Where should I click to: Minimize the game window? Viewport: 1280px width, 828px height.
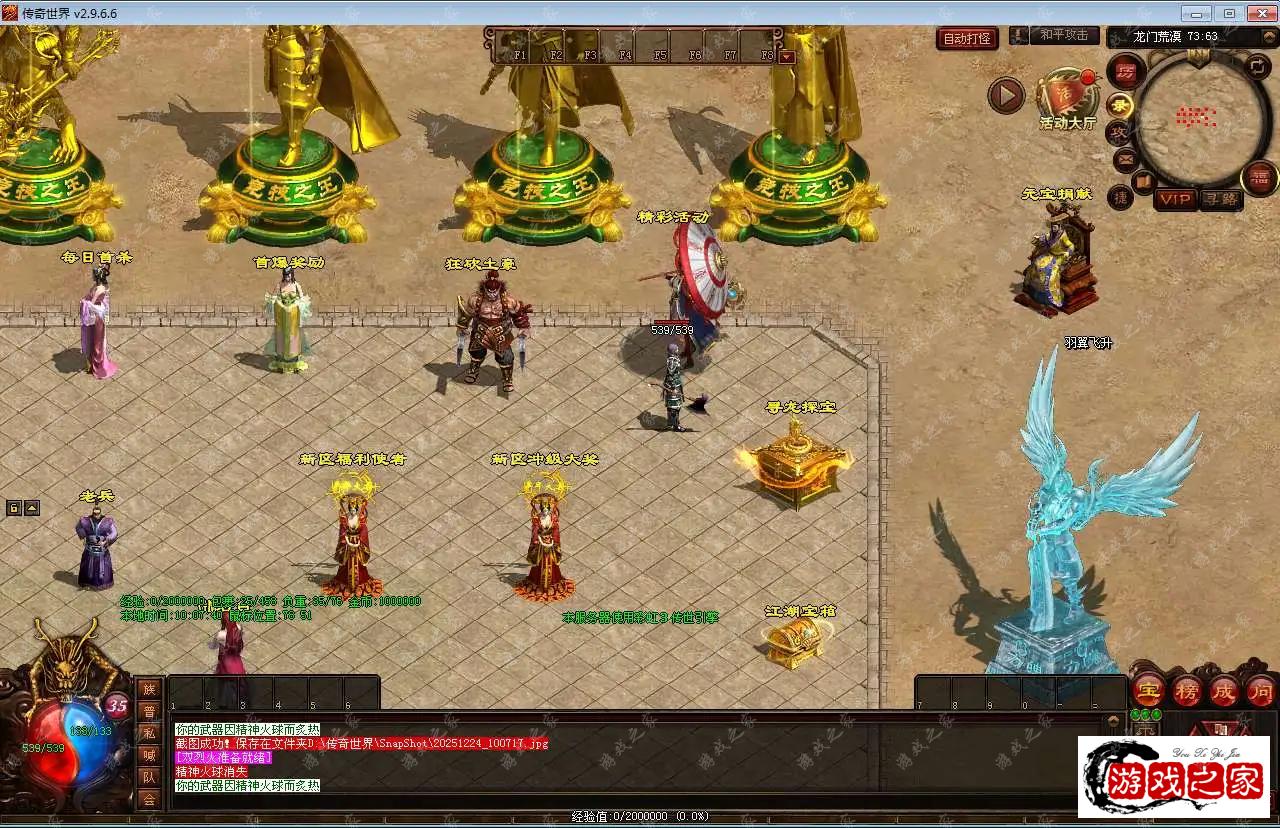(1197, 13)
